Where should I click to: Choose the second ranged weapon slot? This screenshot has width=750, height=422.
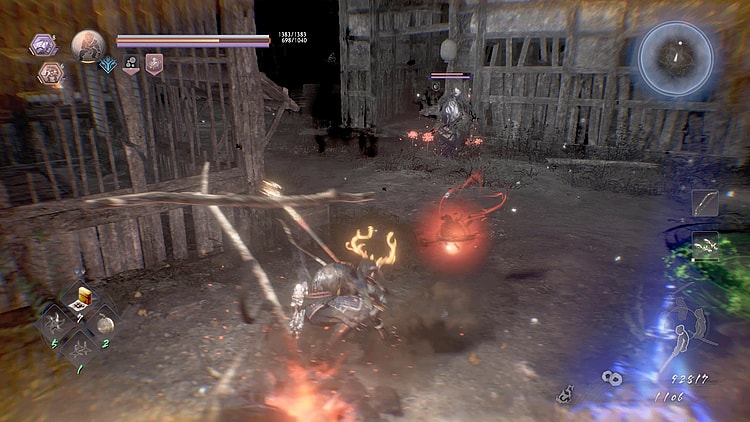(705, 245)
